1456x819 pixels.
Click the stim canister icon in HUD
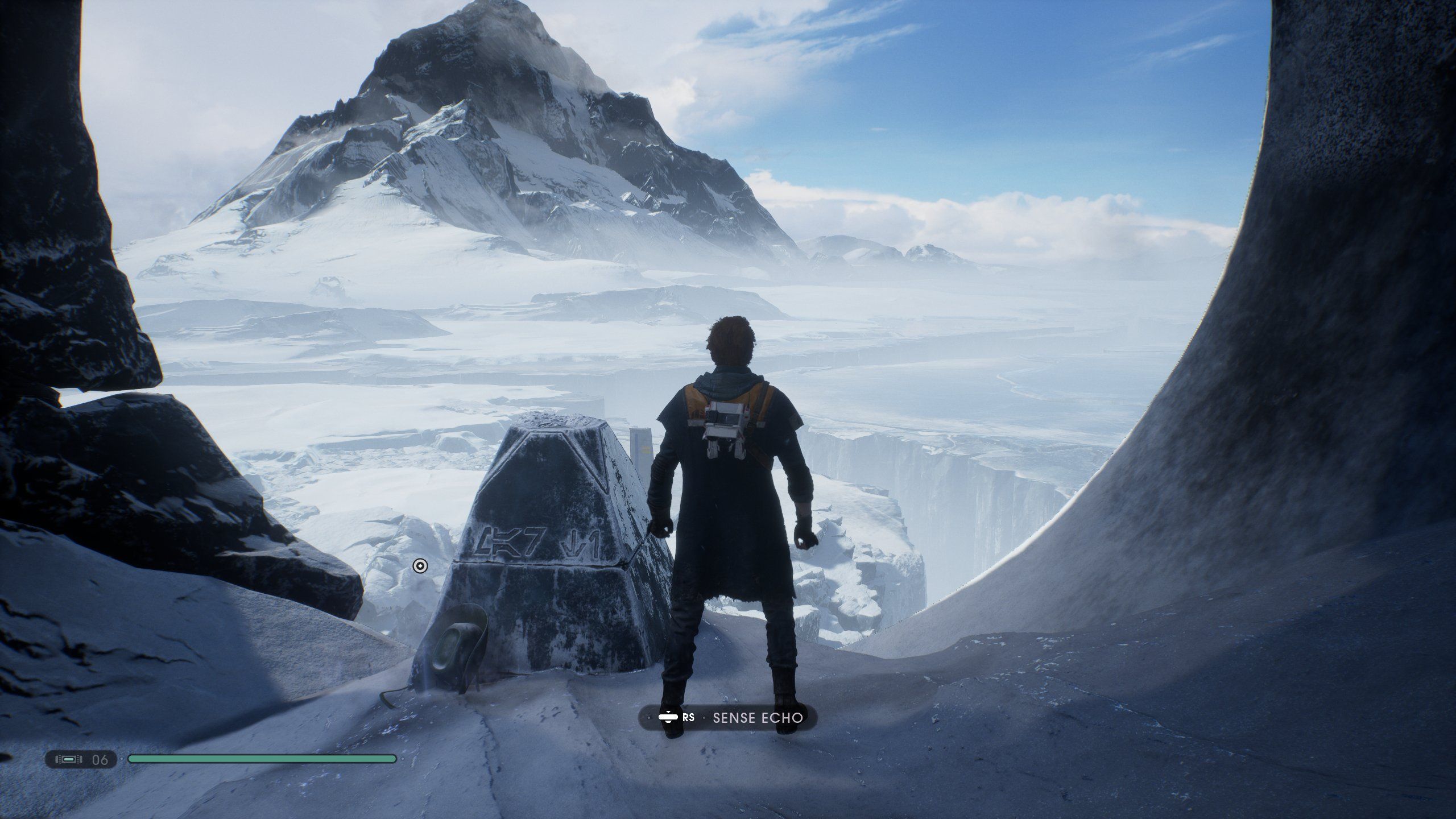pyautogui.click(x=69, y=759)
